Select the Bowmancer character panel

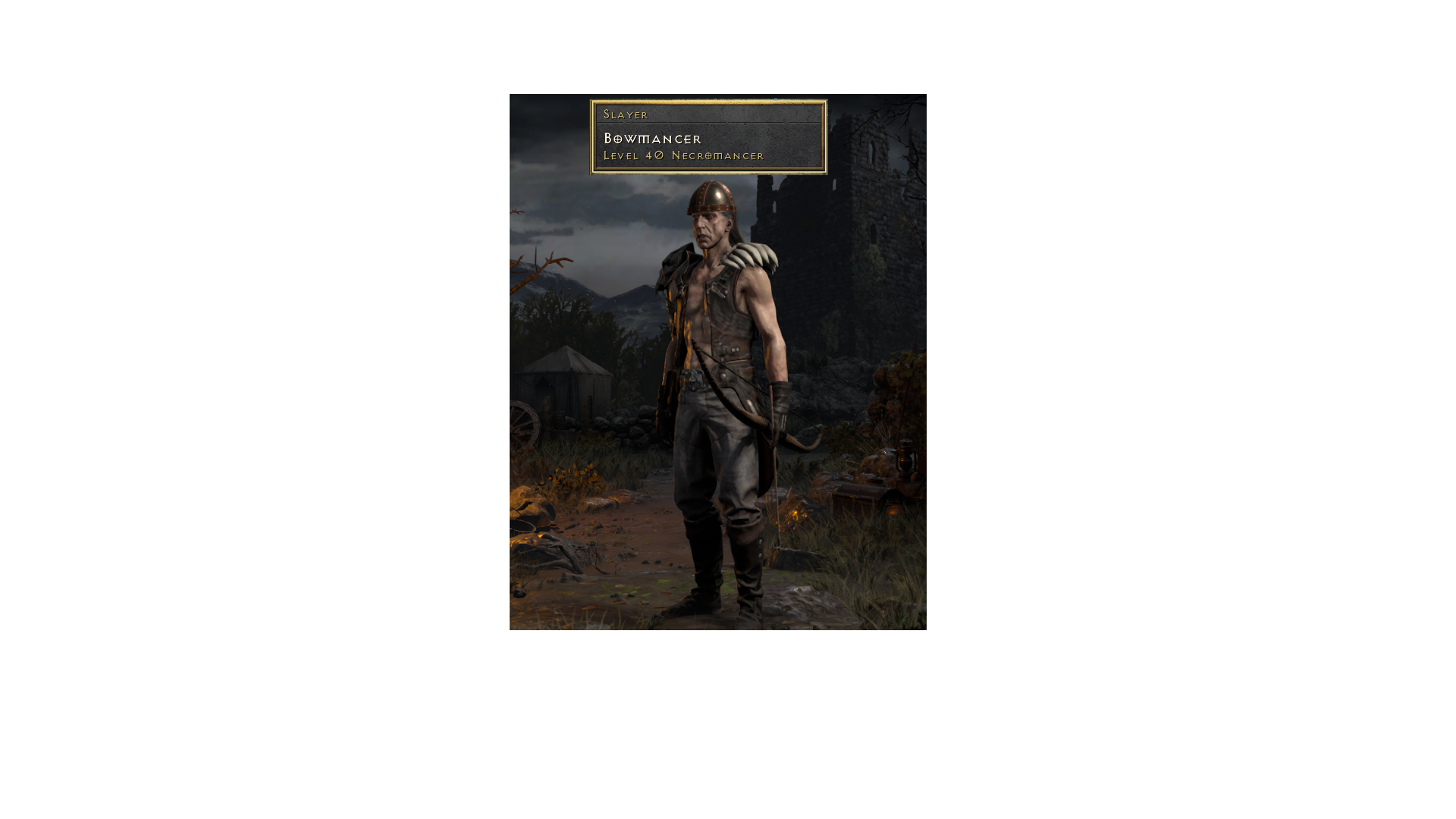click(x=708, y=135)
